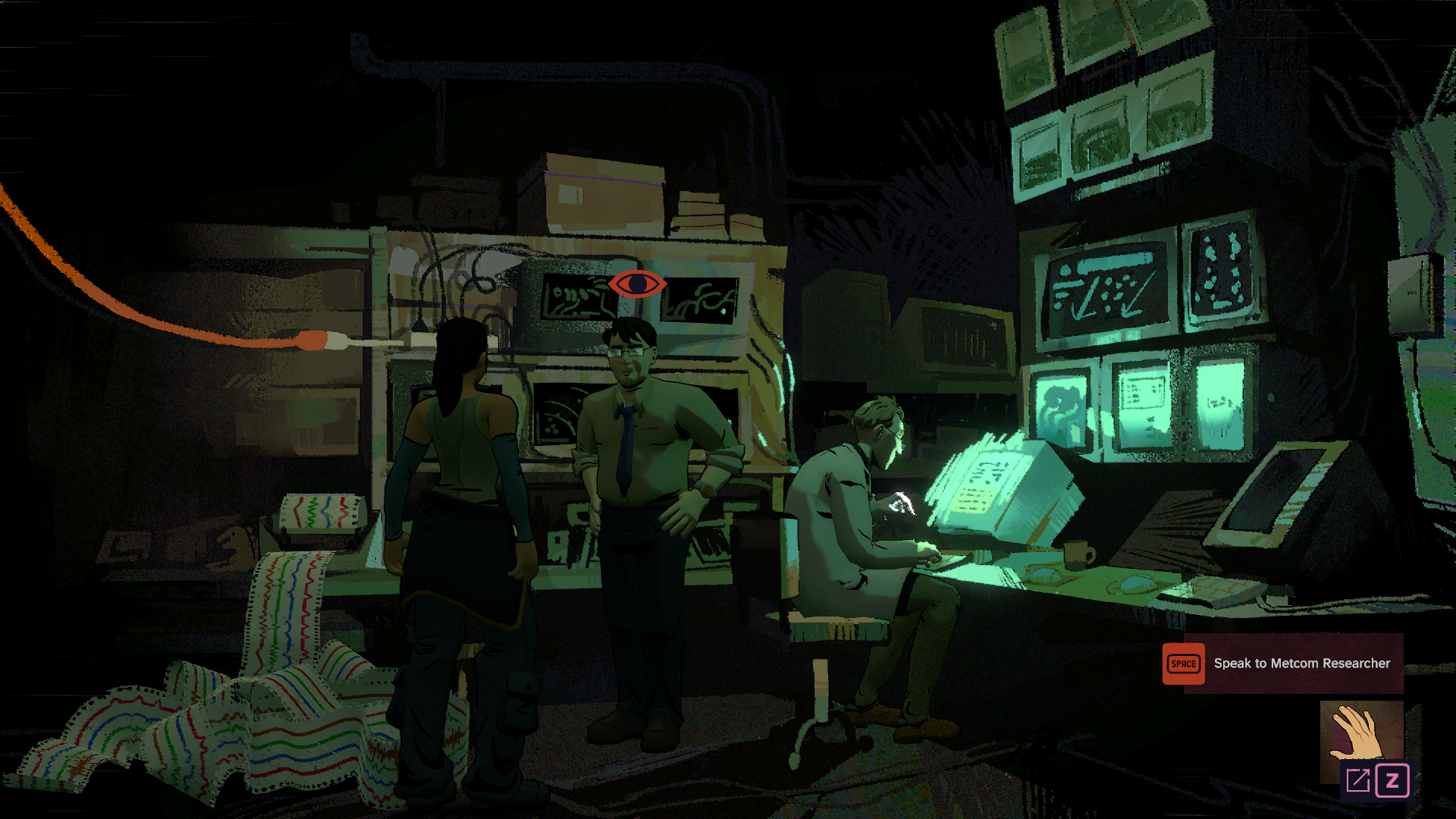Click the orange SPACE key icon
1456x819 pixels.
[x=1184, y=664]
